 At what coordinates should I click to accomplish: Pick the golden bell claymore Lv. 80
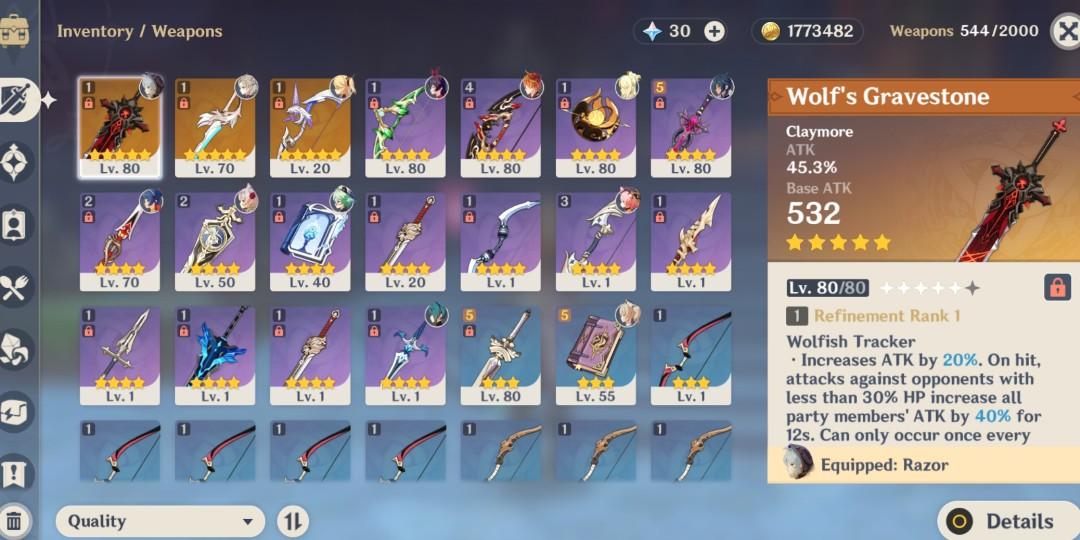point(596,127)
